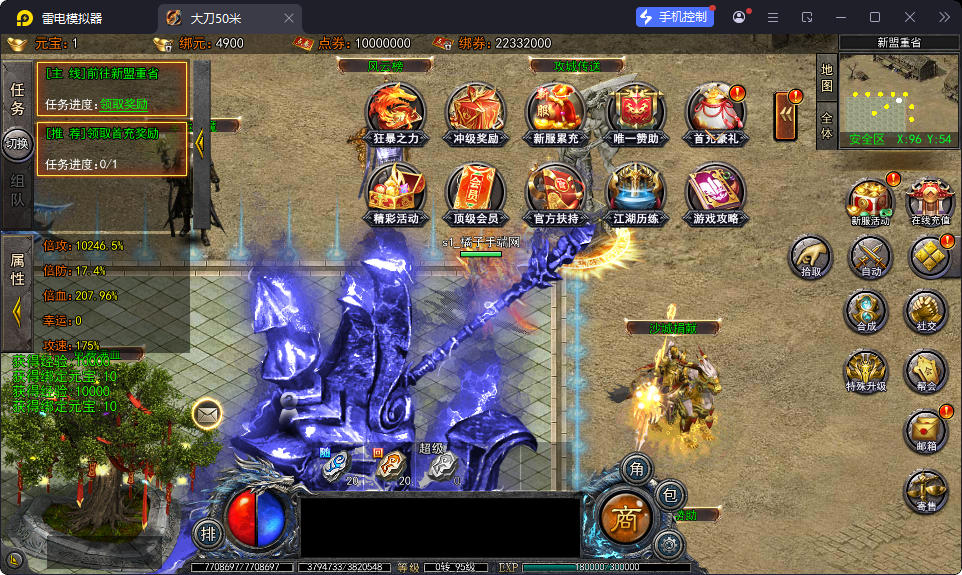The height and width of the screenshot is (575, 962).
Task: Open the 包 bag inventory
Action: (x=669, y=493)
